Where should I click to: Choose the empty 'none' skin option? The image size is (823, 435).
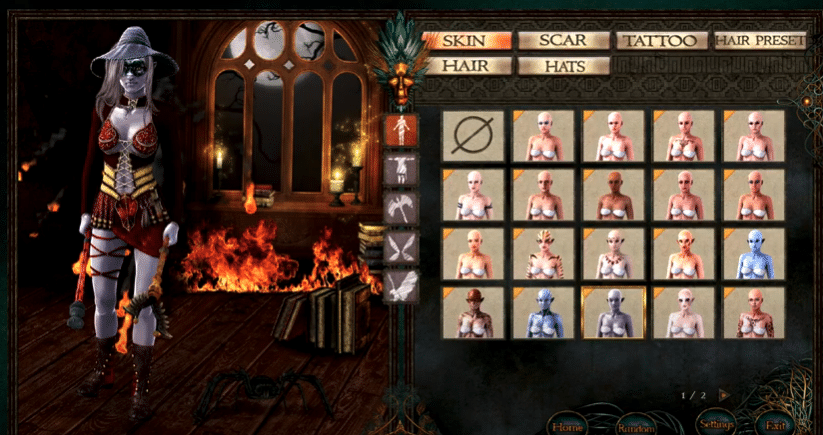(x=473, y=136)
